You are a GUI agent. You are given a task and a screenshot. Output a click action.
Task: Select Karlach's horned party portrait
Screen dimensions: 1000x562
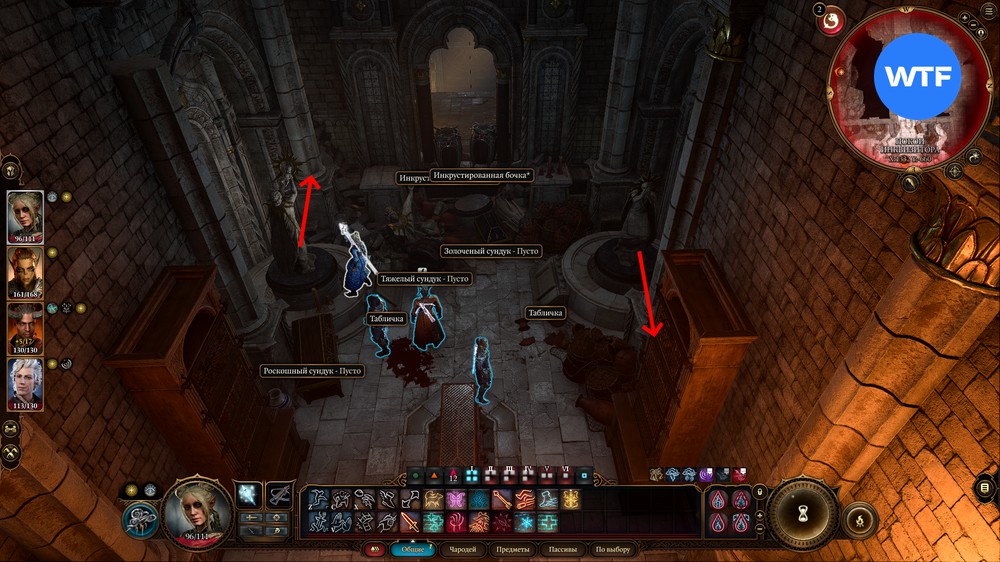coord(26,268)
